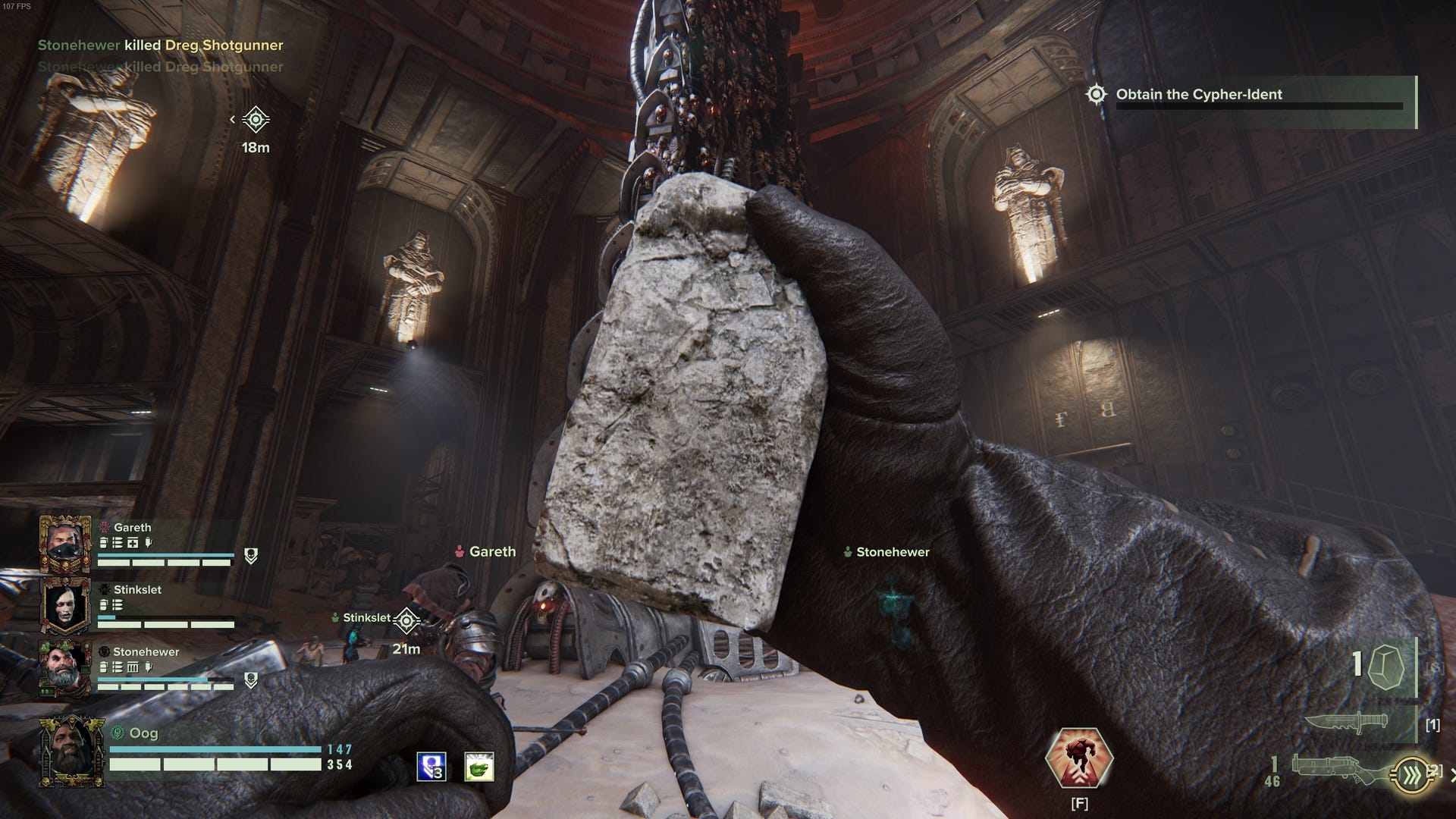The height and width of the screenshot is (819, 1456).
Task: Click the gold aura icon beside the shotgun
Action: tap(1413, 775)
